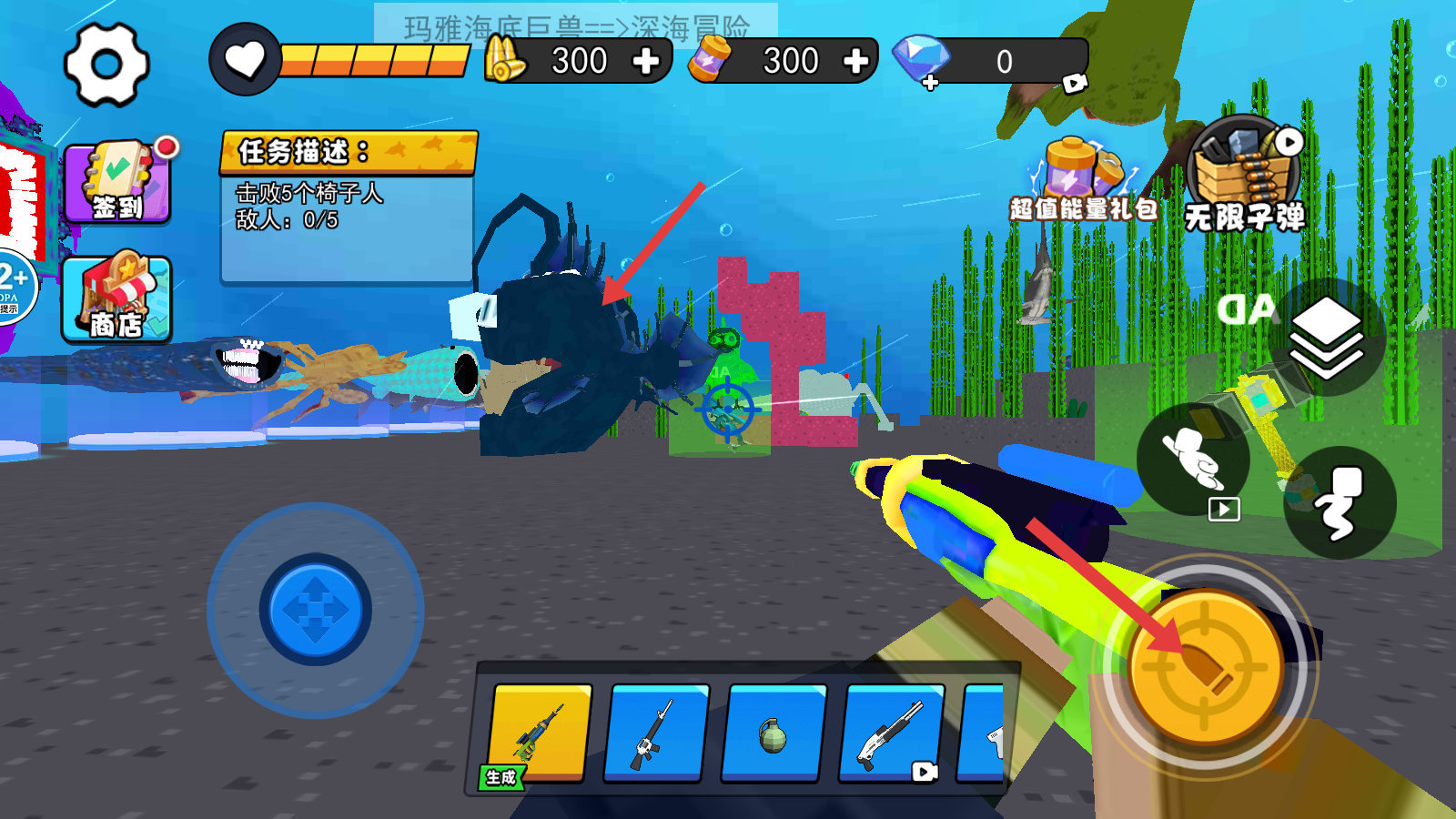Image resolution: width=1456 pixels, height=819 pixels.
Task: Select the yellow 生成 weapon slot
Action: [540, 733]
